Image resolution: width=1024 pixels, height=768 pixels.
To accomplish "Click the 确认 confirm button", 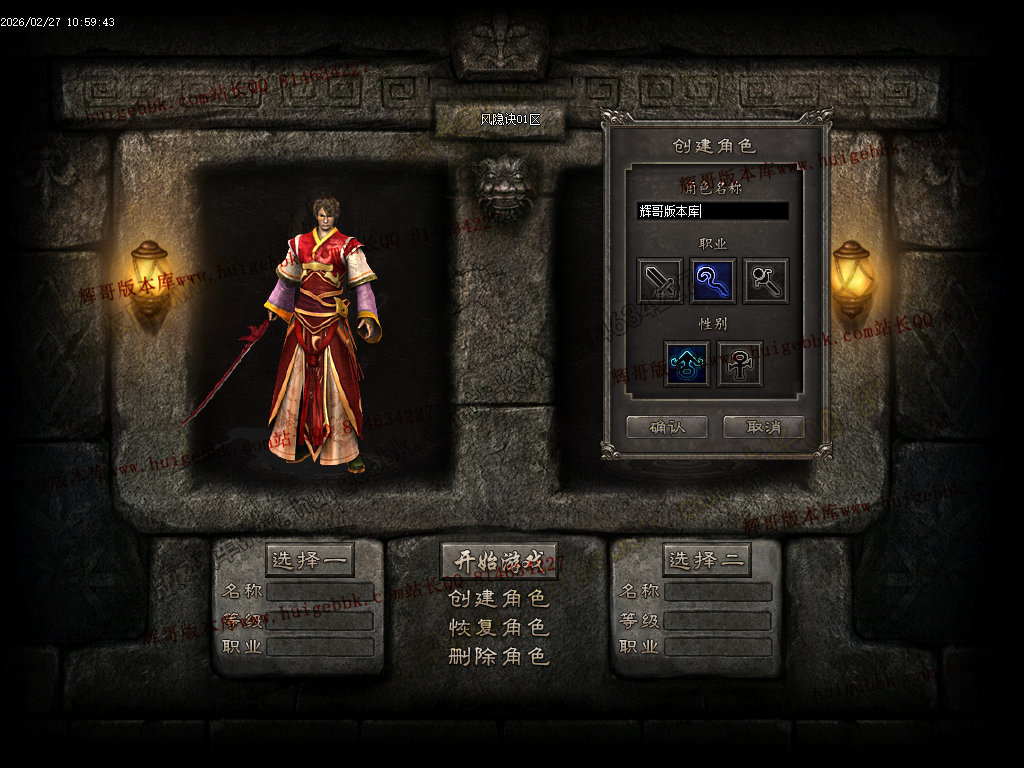I will [666, 427].
